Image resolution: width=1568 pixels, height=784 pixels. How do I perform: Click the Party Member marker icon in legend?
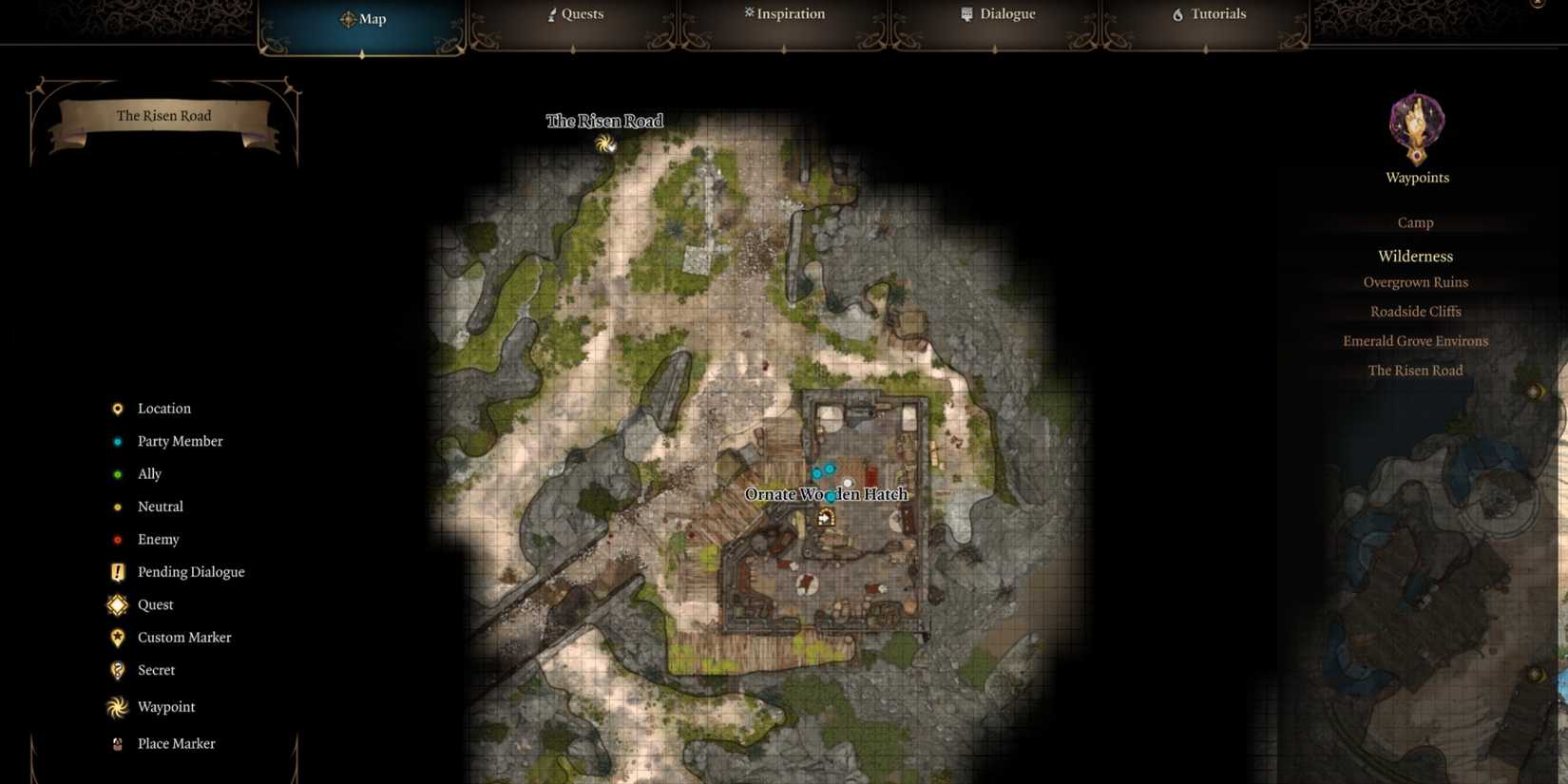[117, 441]
